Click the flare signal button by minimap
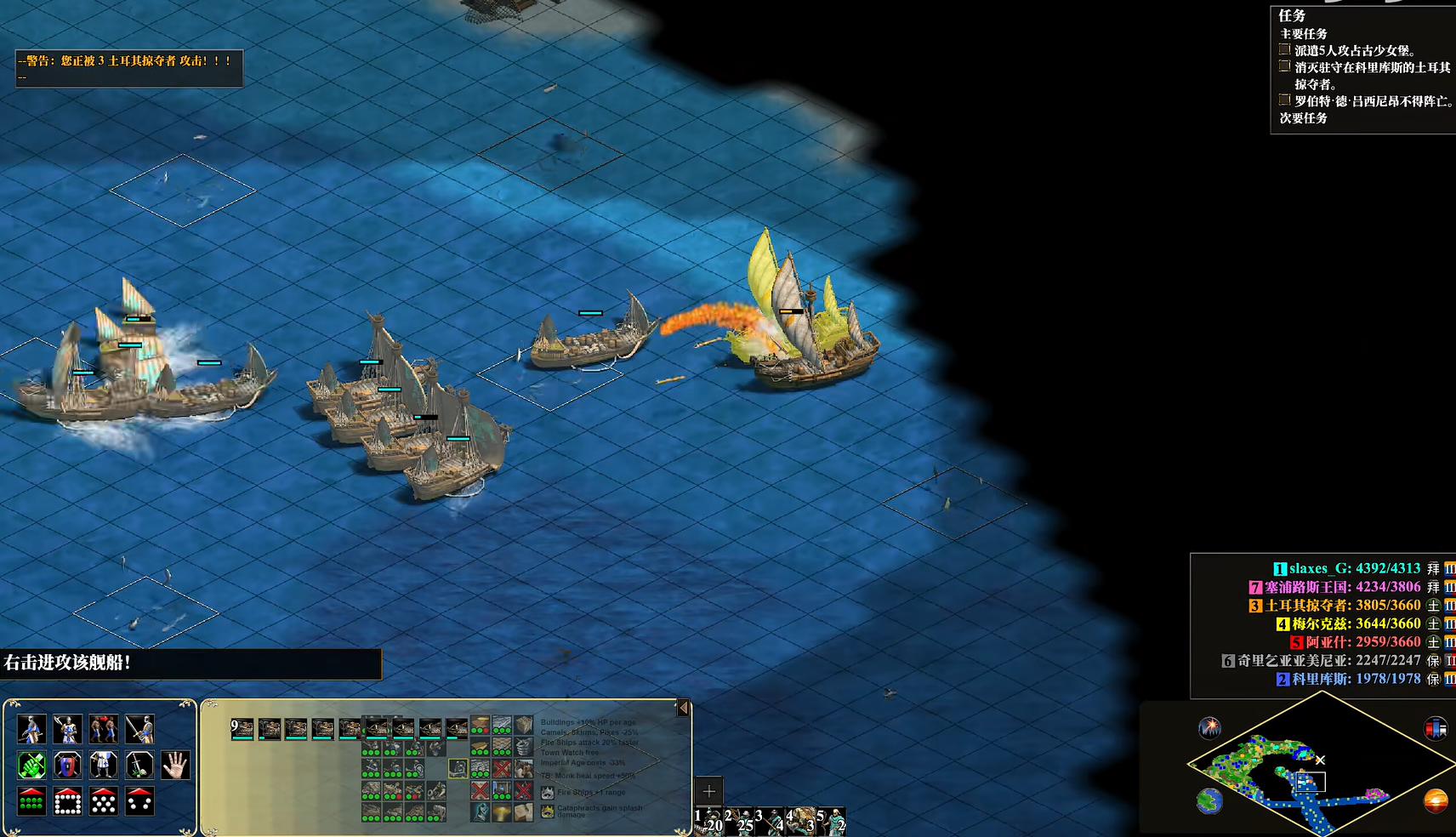 pos(1209,728)
